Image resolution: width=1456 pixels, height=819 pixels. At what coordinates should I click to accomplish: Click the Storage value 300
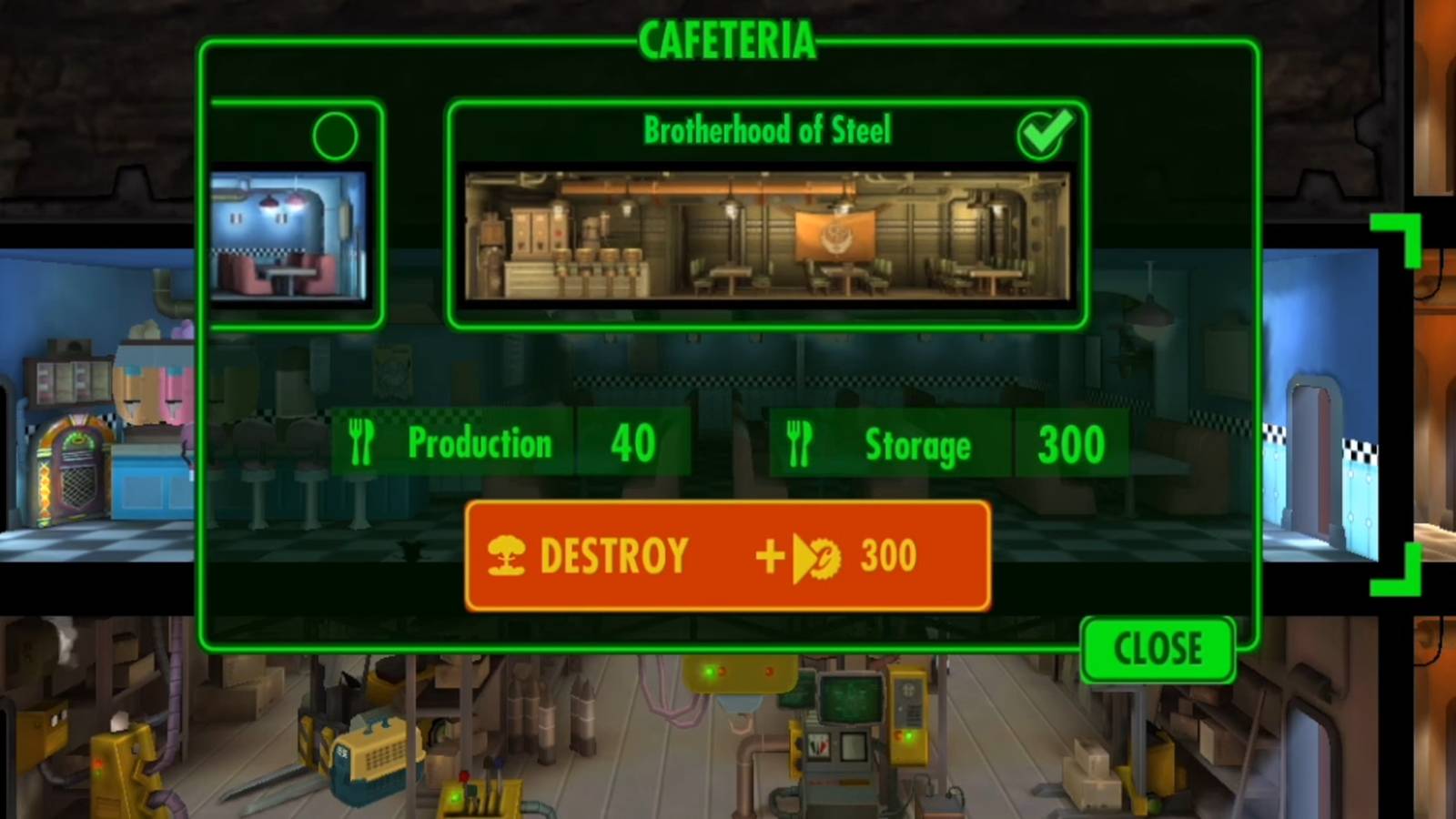click(1073, 443)
